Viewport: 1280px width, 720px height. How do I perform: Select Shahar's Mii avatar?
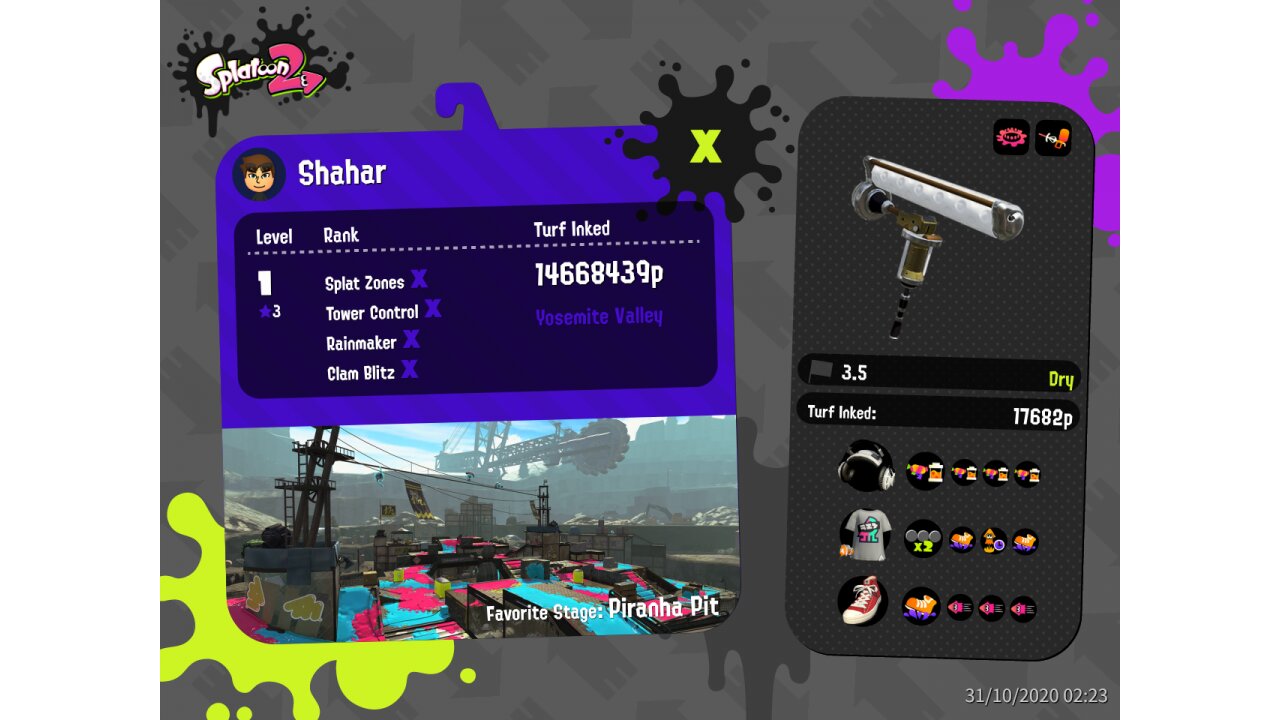pos(259,174)
